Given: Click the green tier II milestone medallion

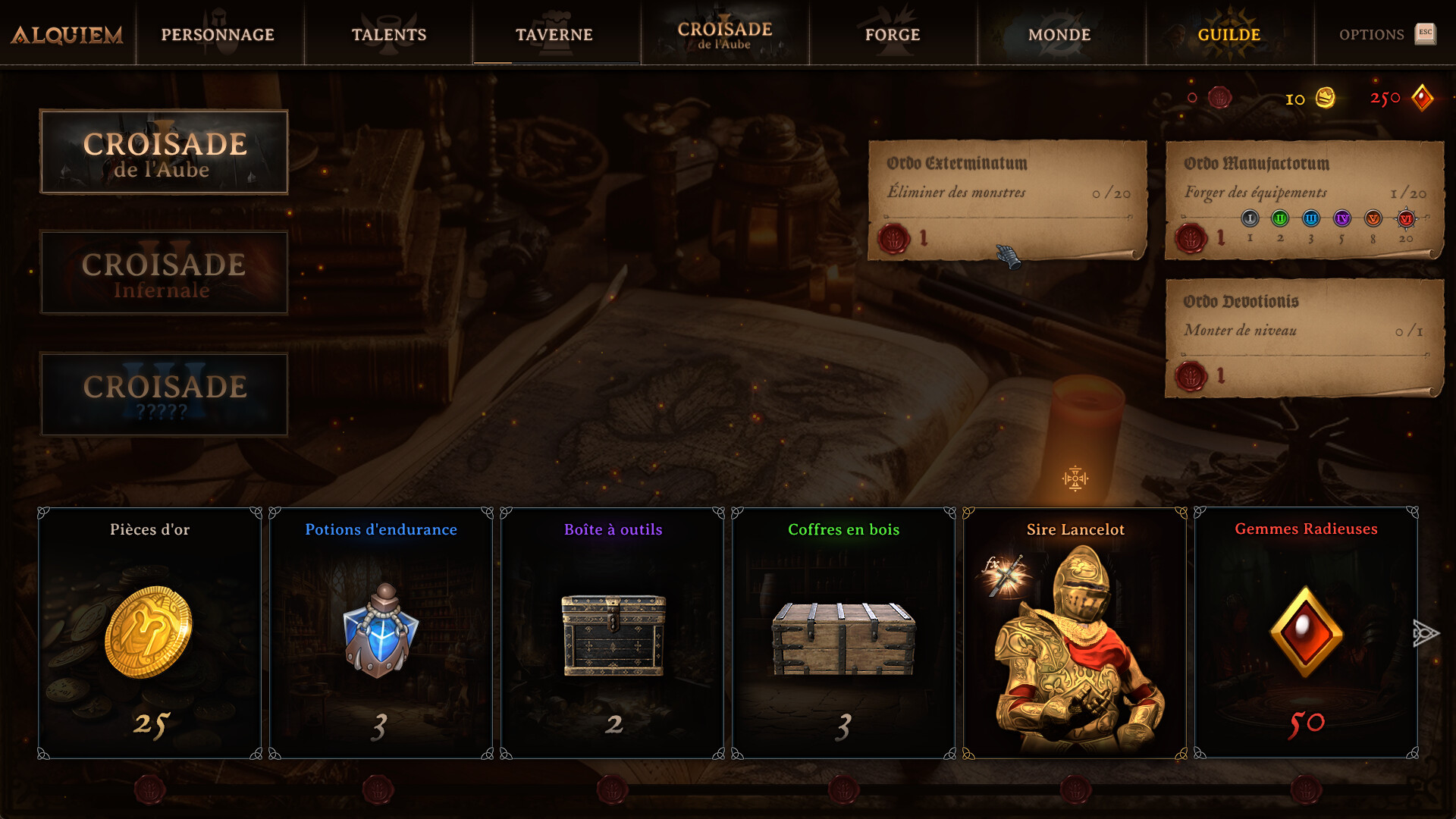Looking at the screenshot, I should (1280, 219).
